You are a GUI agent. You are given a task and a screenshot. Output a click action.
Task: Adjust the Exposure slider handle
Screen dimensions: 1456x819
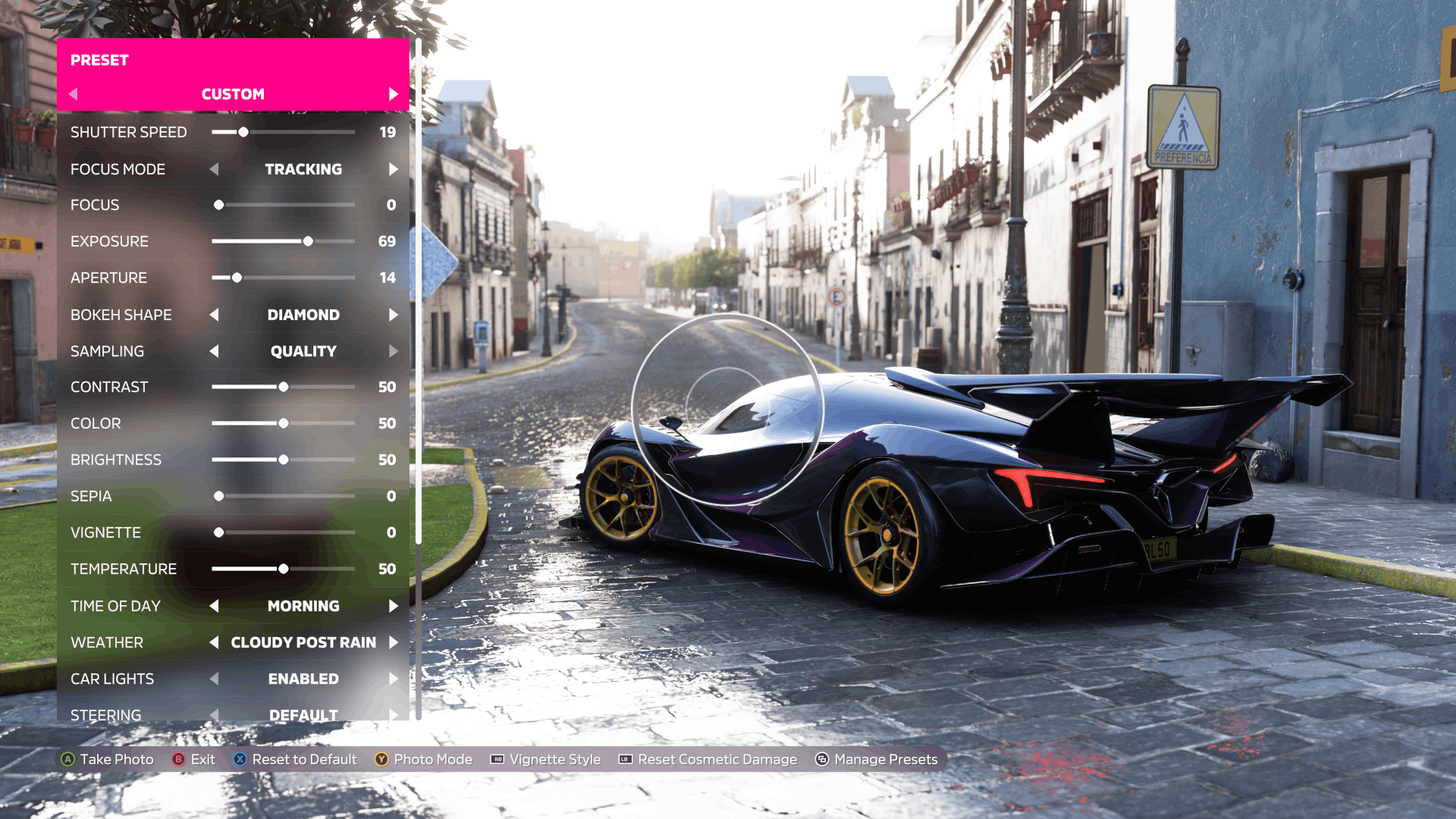308,241
